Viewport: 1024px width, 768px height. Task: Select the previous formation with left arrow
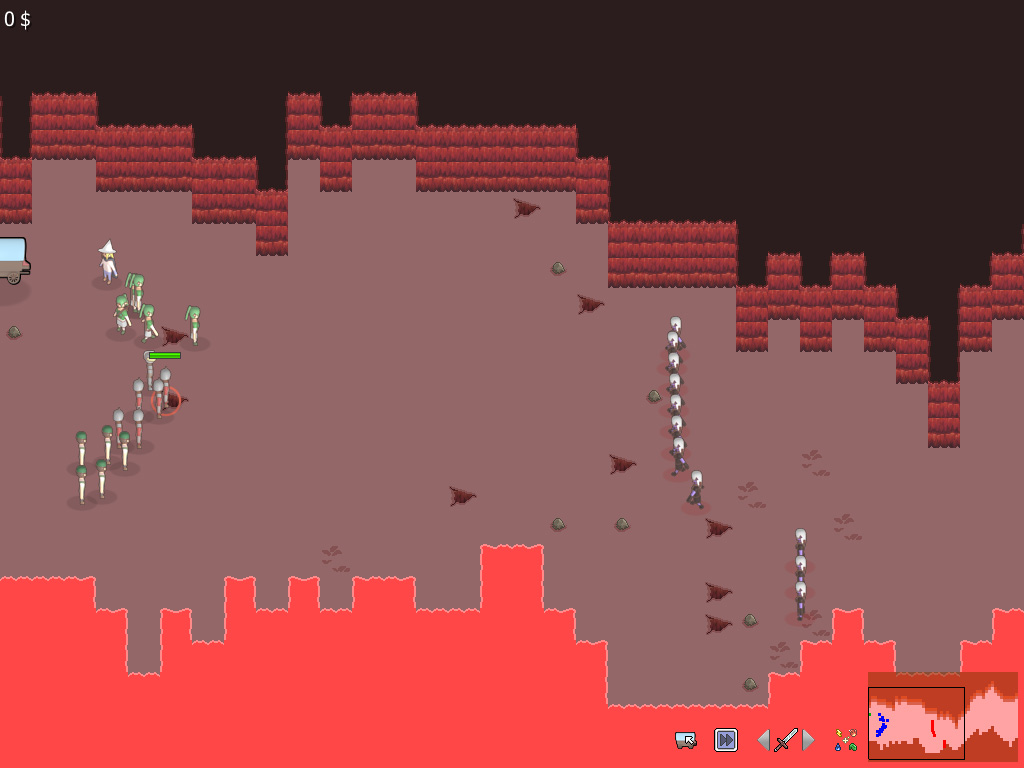[764, 740]
